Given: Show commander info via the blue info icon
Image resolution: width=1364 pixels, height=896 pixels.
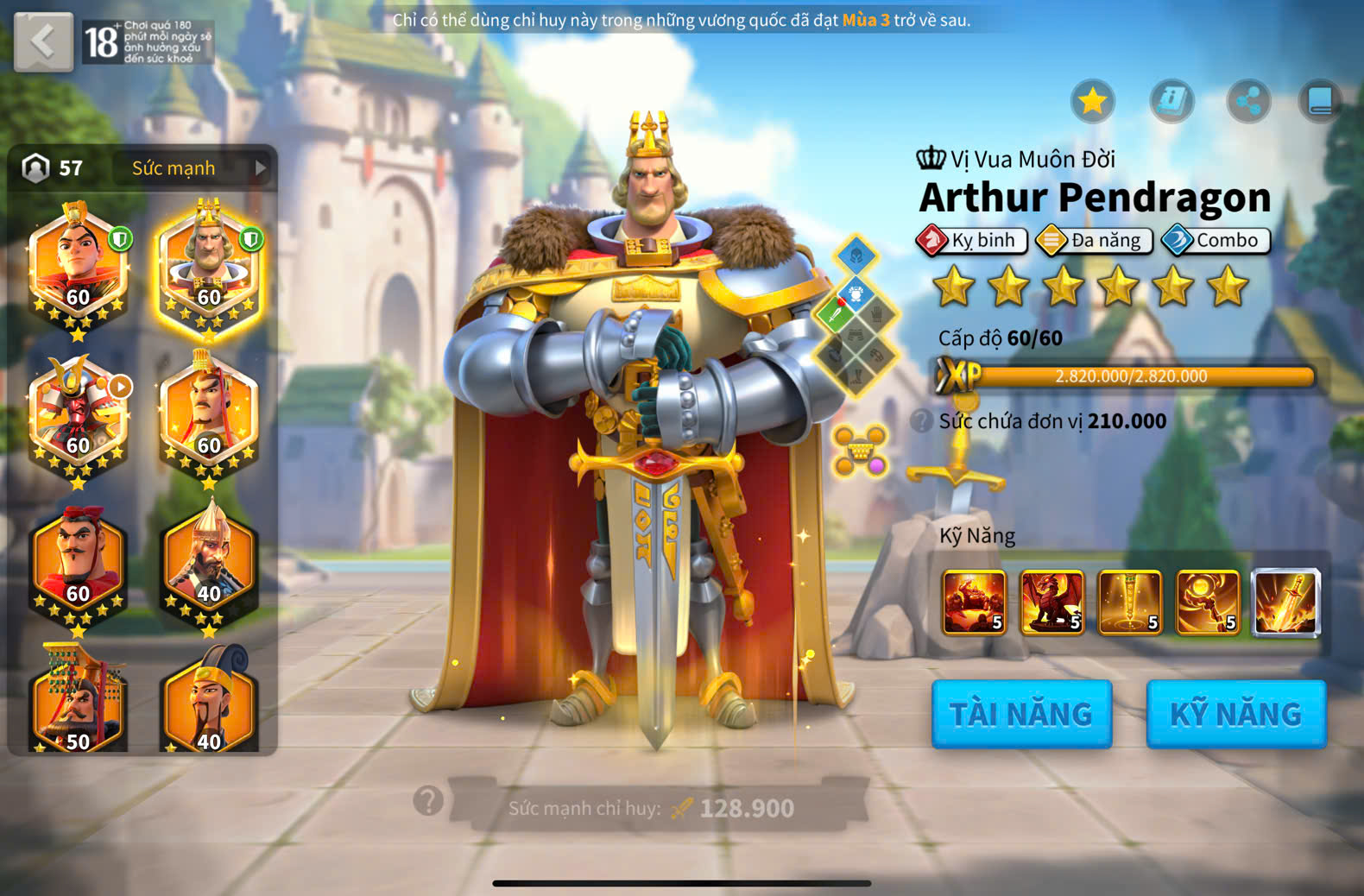Looking at the screenshot, I should (1171, 102).
